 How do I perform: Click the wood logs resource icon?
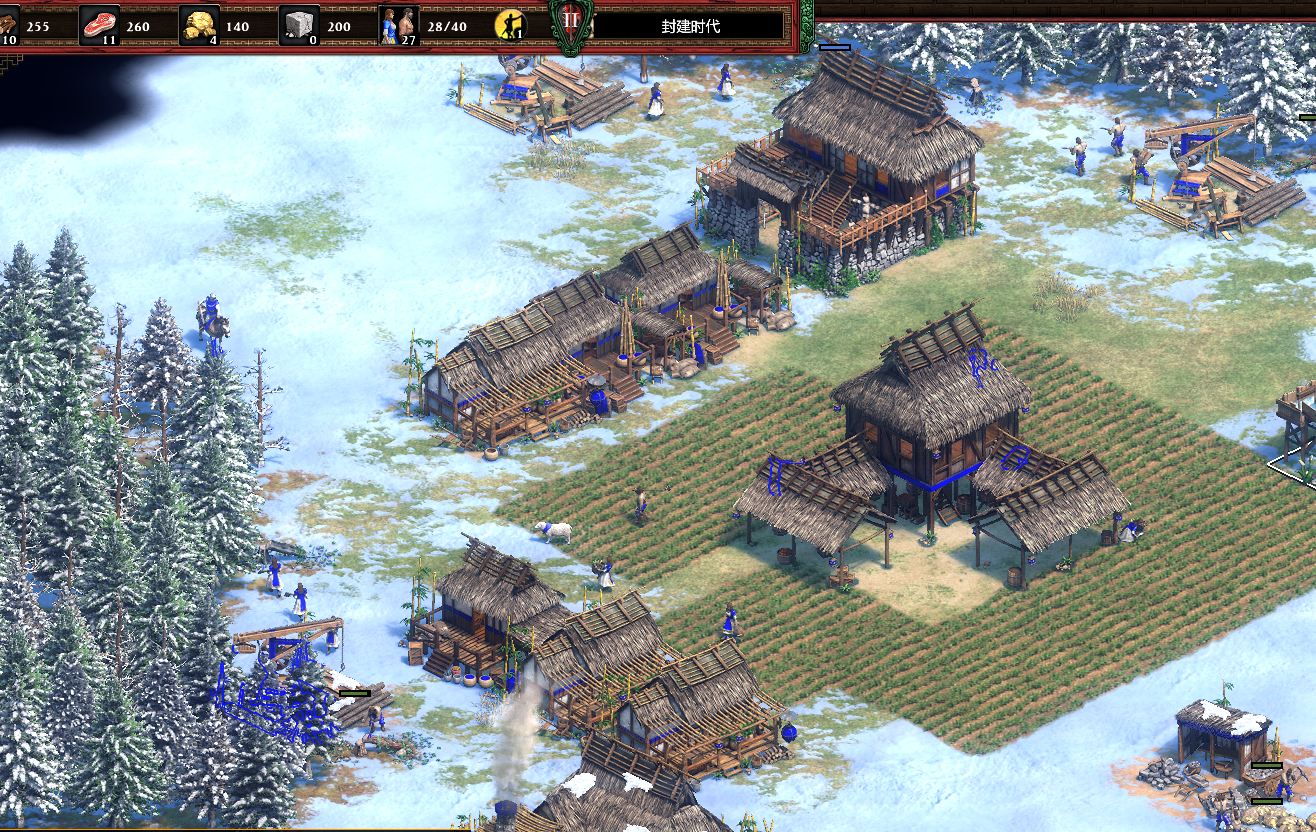(9, 25)
